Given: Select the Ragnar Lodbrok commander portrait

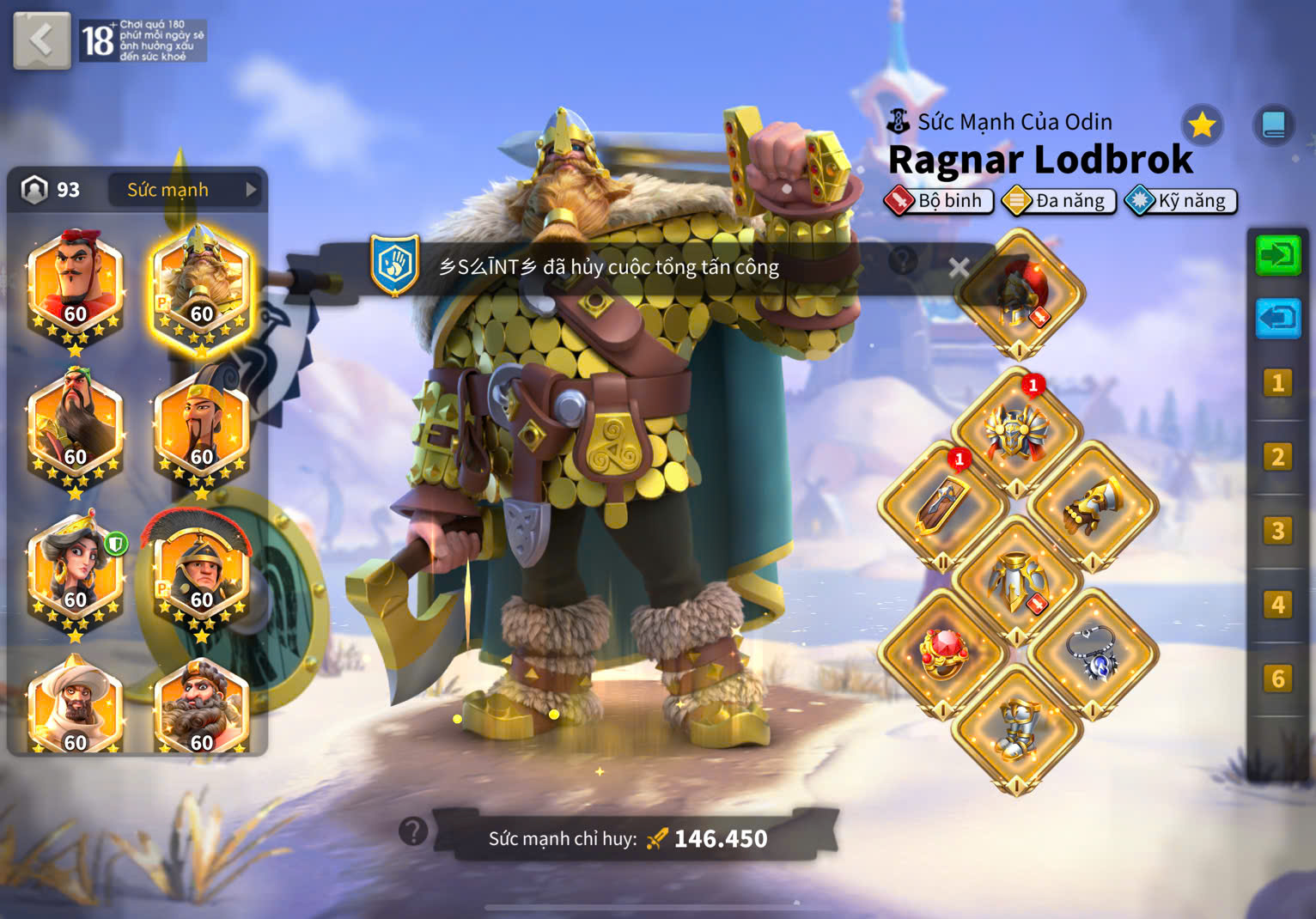Looking at the screenshot, I should (201, 288).
